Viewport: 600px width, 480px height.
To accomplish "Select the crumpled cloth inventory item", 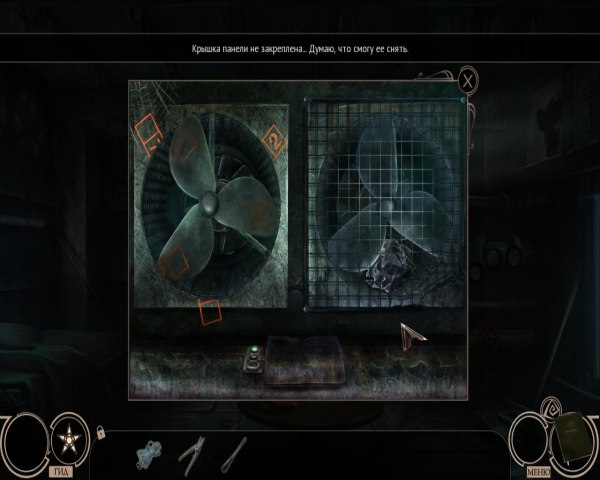I will click(x=147, y=454).
